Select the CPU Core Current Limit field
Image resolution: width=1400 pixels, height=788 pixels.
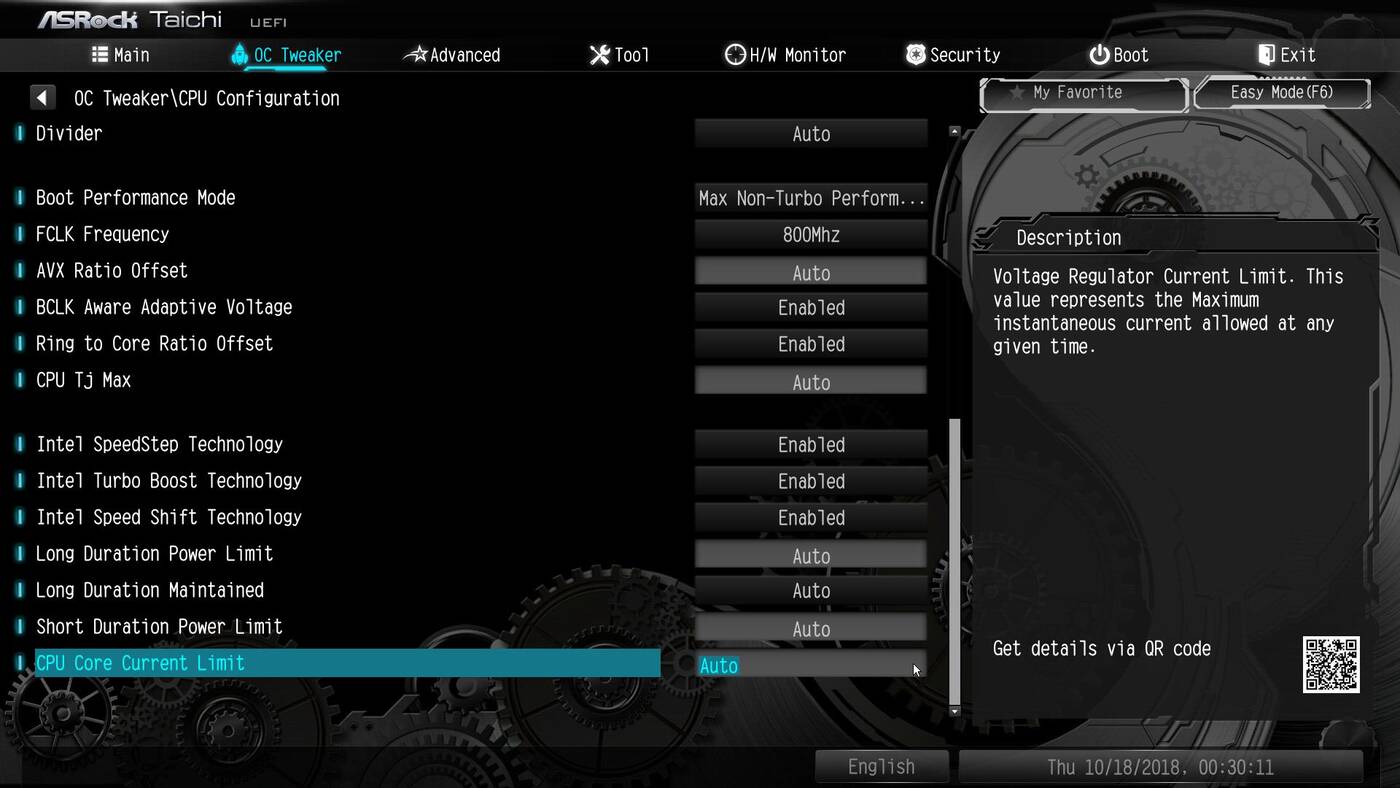(811, 665)
